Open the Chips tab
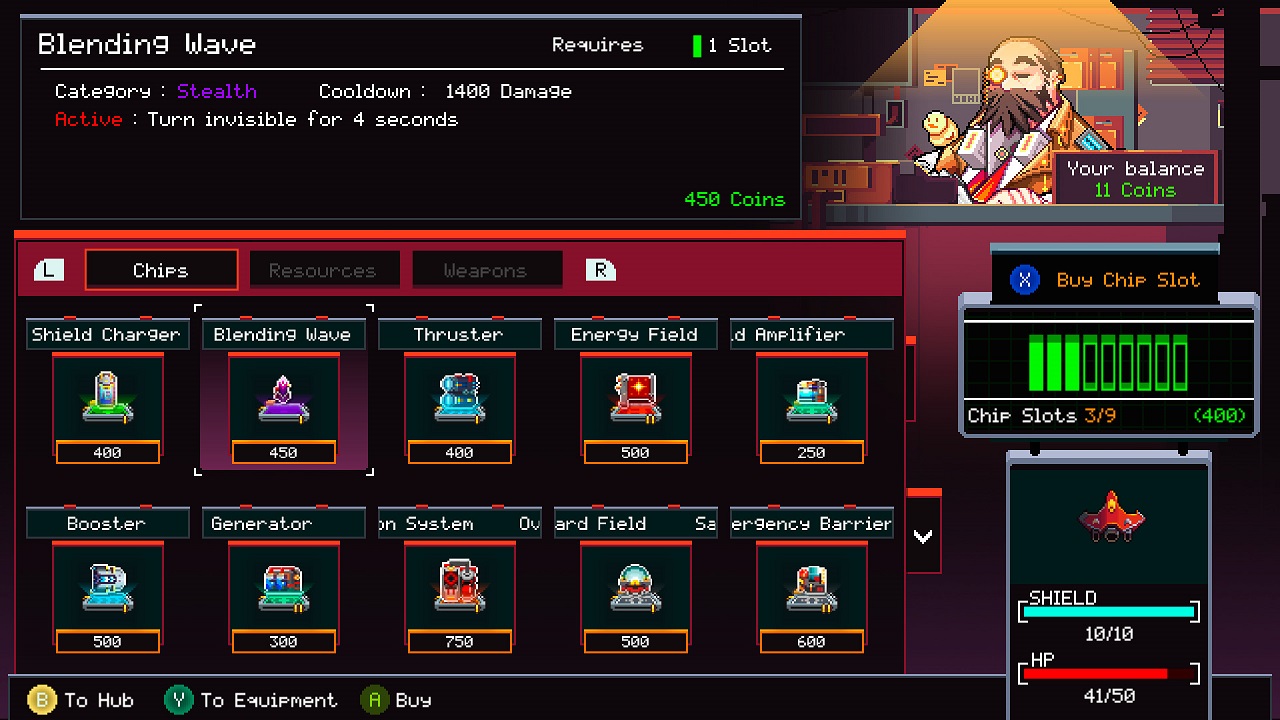1280x720 pixels. pos(161,269)
